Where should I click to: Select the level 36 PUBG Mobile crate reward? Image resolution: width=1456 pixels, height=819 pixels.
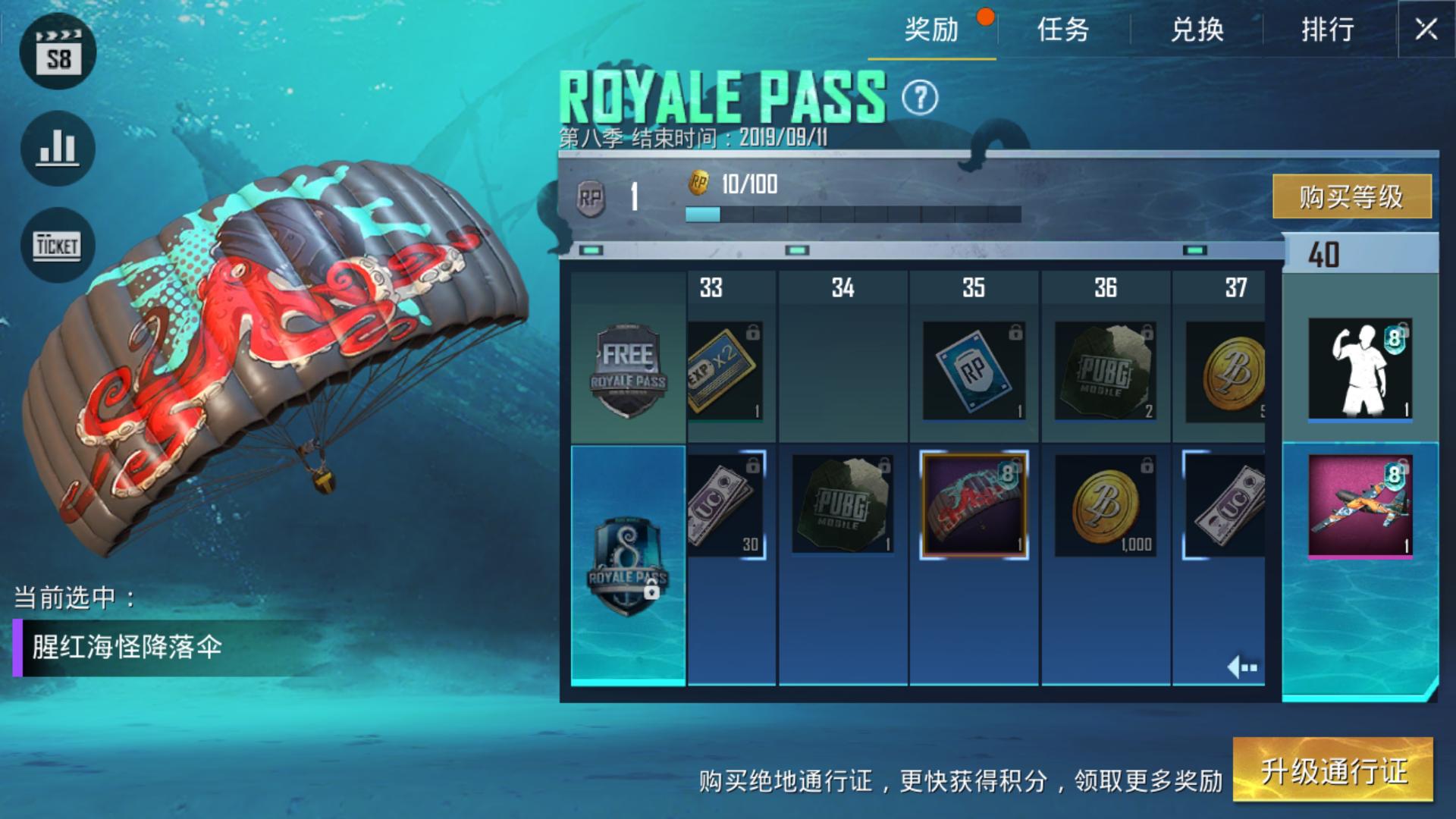[x=1105, y=371]
